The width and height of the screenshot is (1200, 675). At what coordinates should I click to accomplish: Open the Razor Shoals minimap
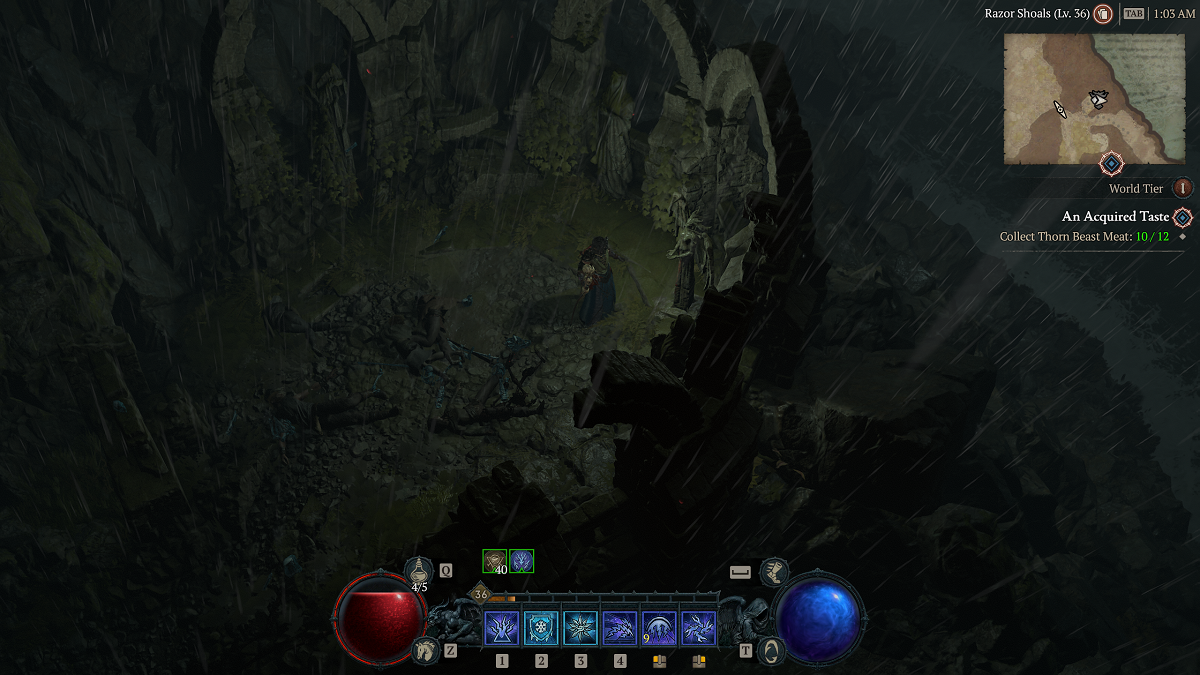click(x=1080, y=98)
